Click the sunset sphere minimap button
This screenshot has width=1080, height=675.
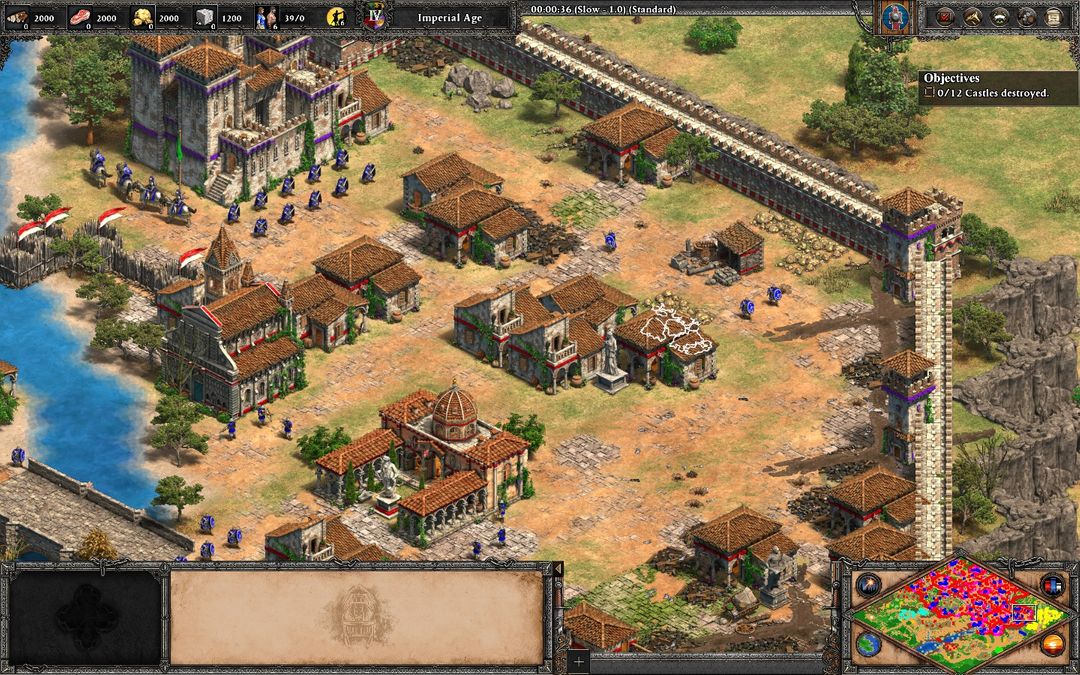pyautogui.click(x=1052, y=643)
